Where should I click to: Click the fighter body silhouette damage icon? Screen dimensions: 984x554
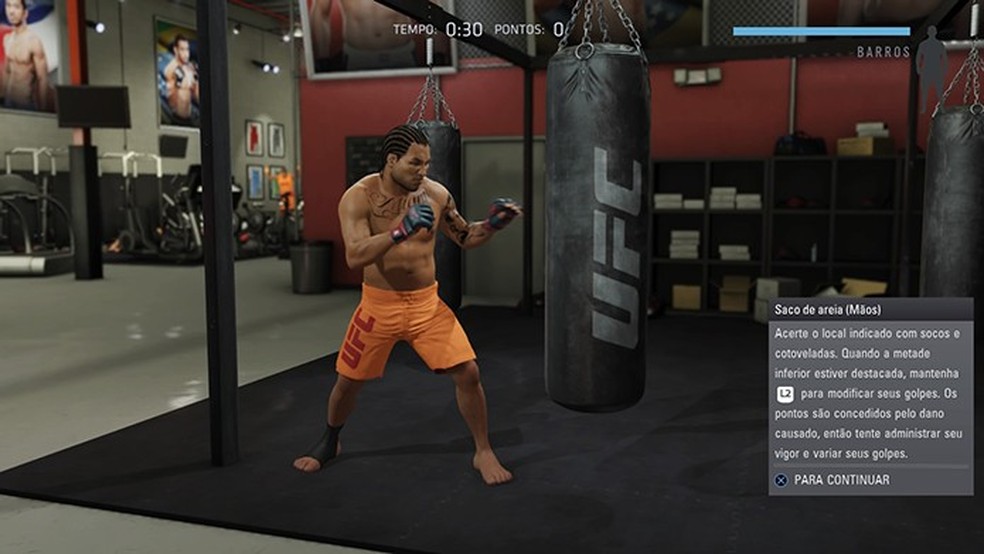pyautogui.click(x=931, y=56)
